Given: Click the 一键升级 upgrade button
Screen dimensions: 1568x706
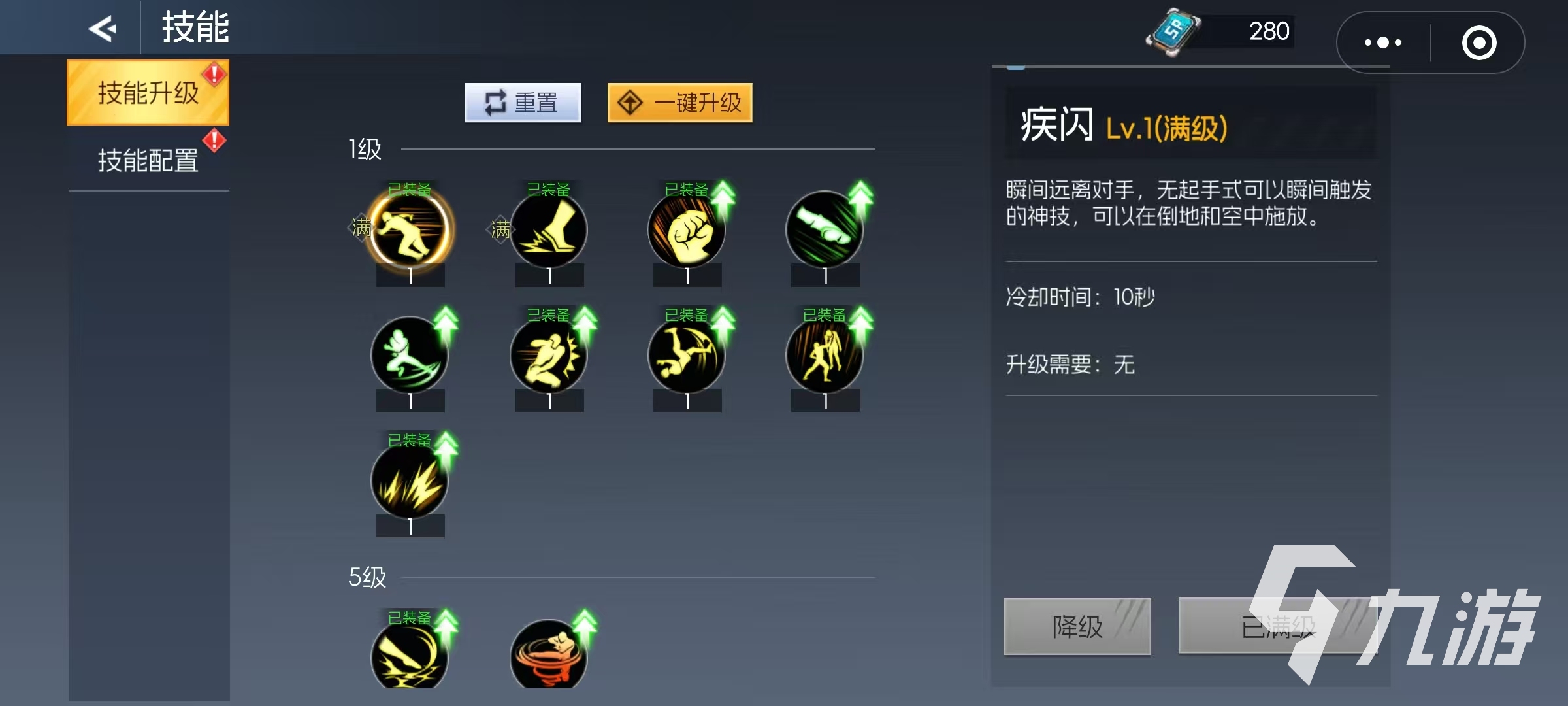Looking at the screenshot, I should pos(679,102).
